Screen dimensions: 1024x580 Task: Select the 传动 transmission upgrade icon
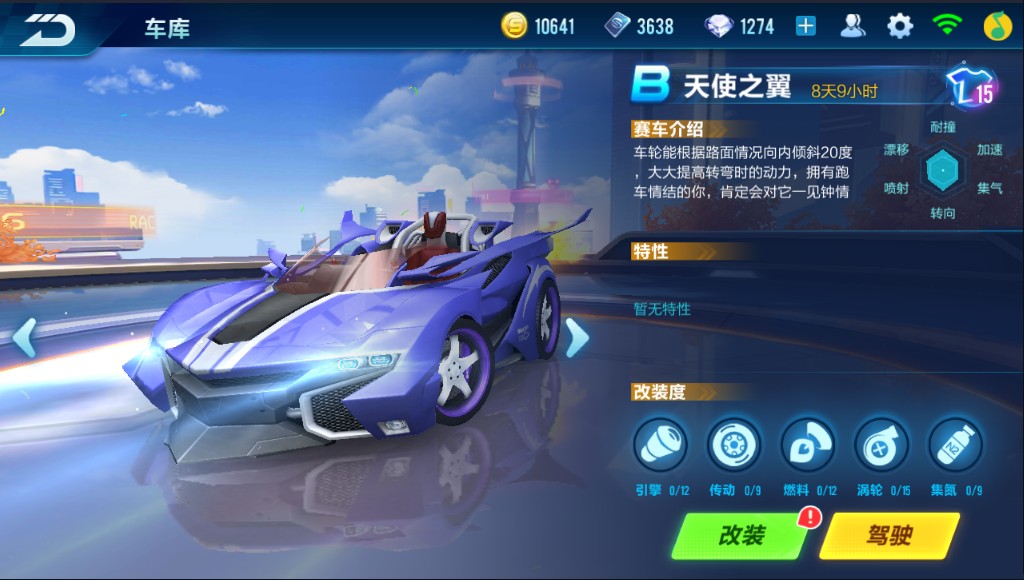pyautogui.click(x=734, y=445)
